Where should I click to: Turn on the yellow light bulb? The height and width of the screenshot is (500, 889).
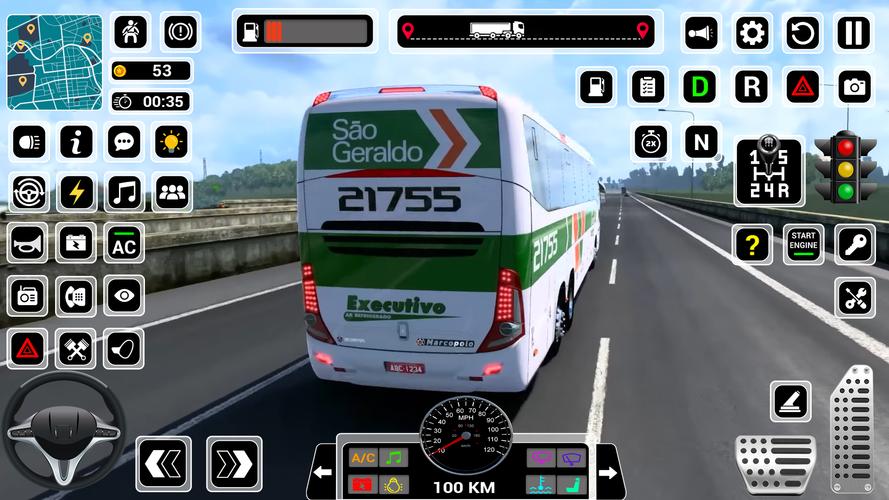[172, 142]
